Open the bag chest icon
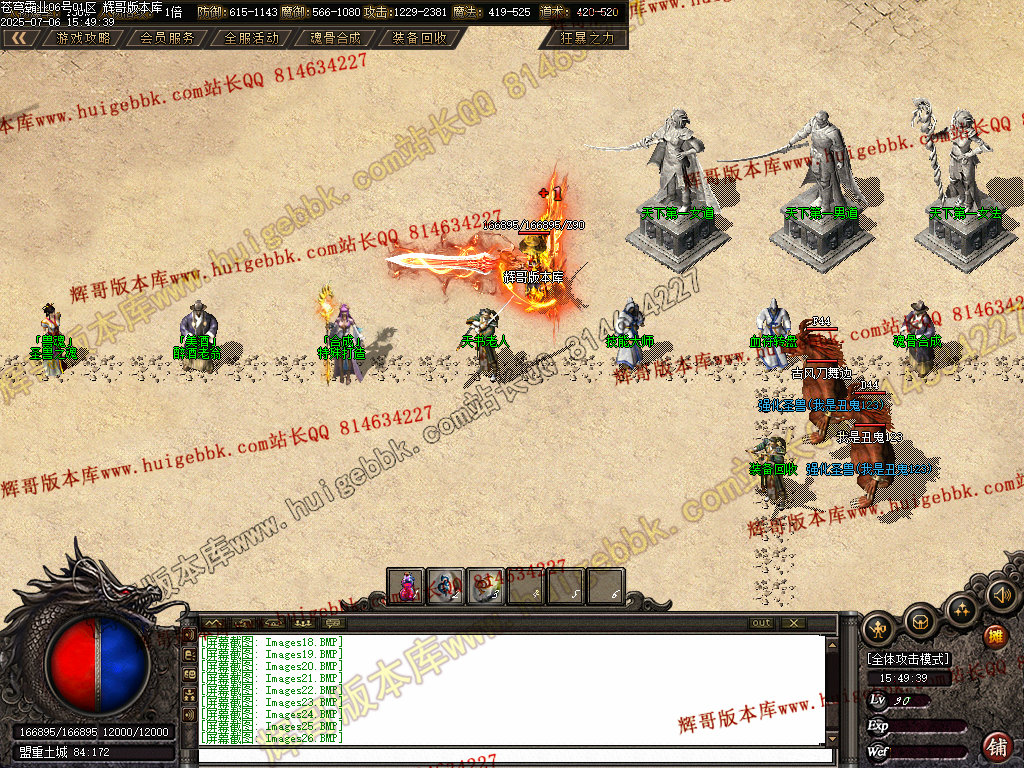This screenshot has height=768, width=1024. tap(921, 623)
